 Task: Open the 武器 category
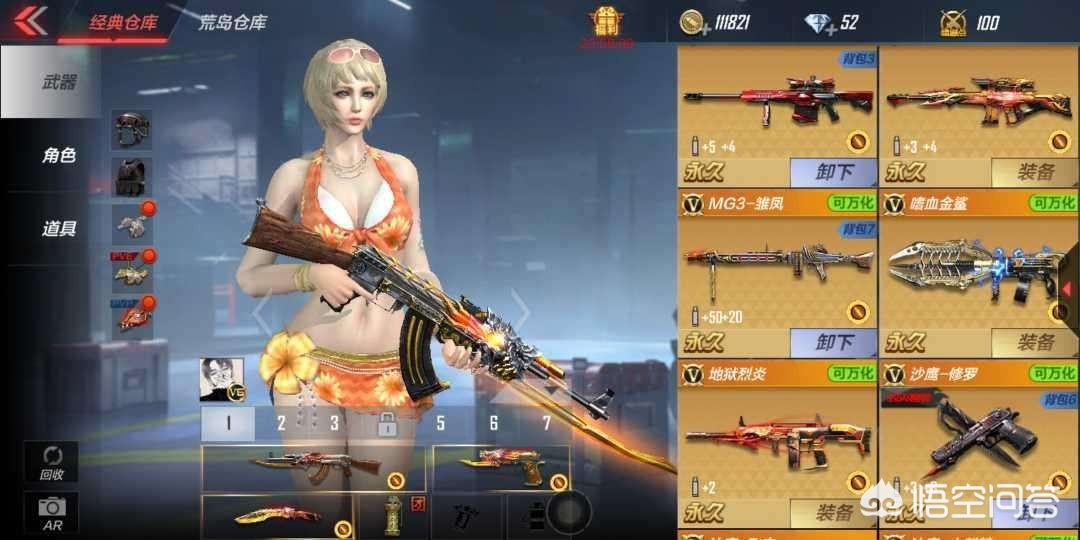point(58,83)
